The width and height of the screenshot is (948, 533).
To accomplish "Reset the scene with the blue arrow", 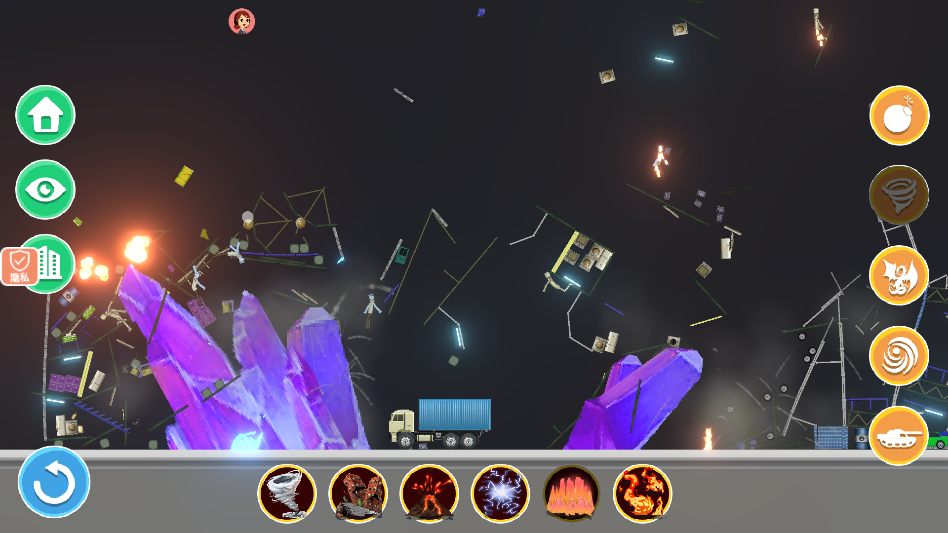I will coord(54,482).
